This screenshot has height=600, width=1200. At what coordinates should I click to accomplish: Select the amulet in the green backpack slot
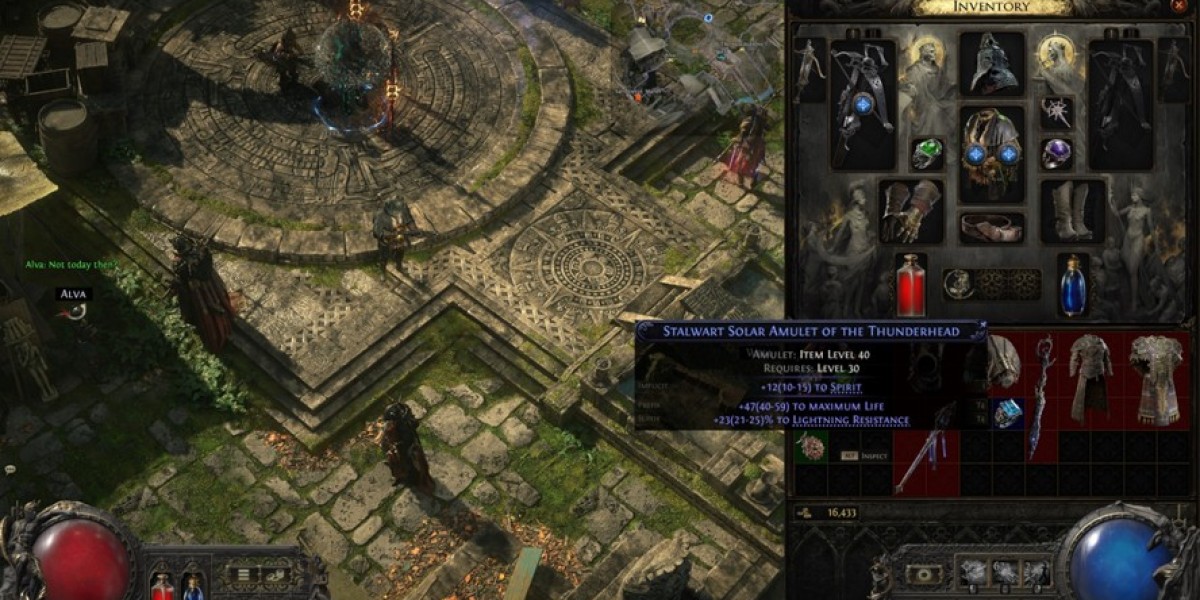pos(811,446)
